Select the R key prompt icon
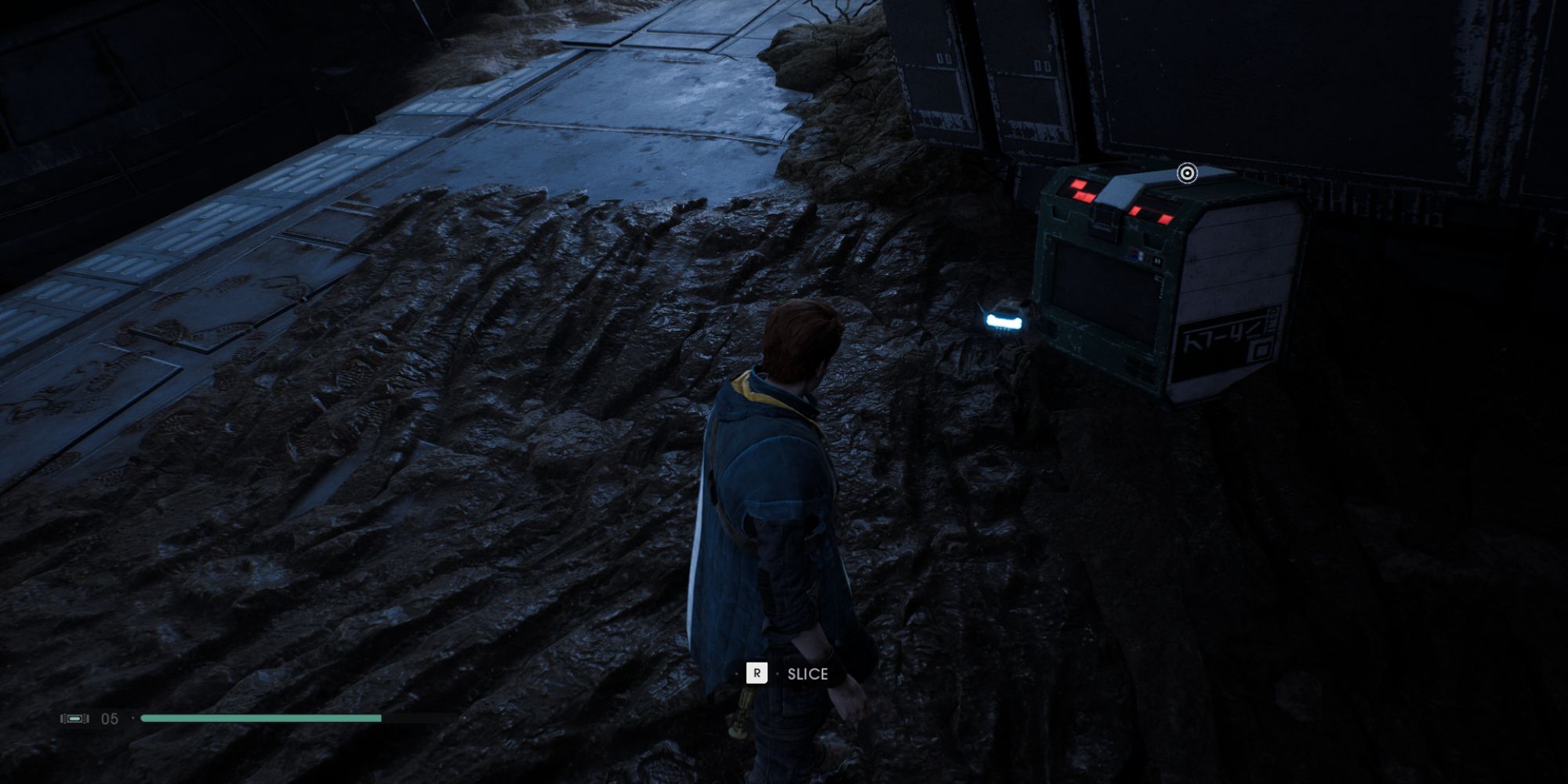The image size is (1568, 784). pos(757,673)
